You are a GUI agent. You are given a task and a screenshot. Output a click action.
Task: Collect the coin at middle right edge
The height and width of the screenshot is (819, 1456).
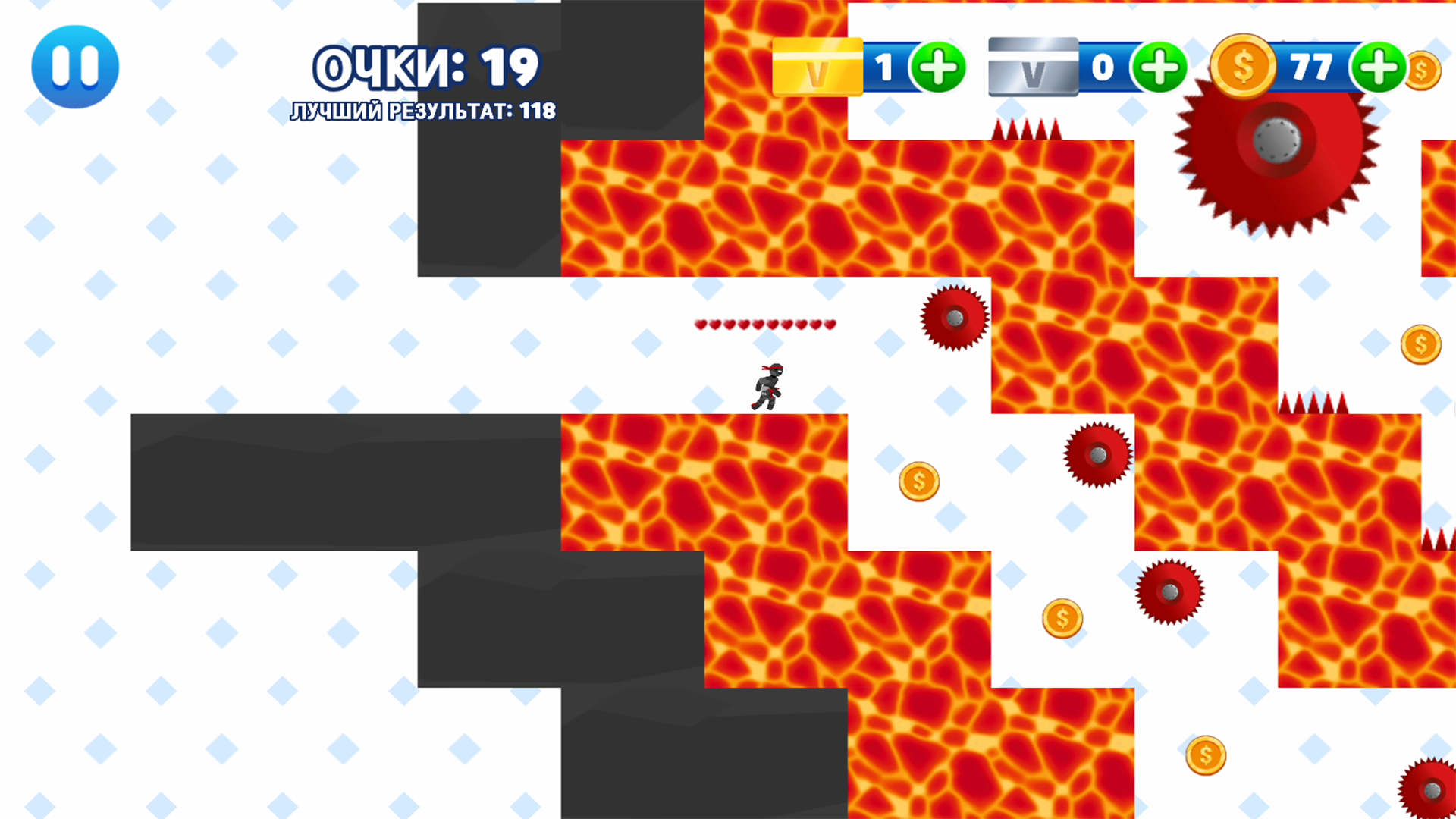tap(1420, 344)
